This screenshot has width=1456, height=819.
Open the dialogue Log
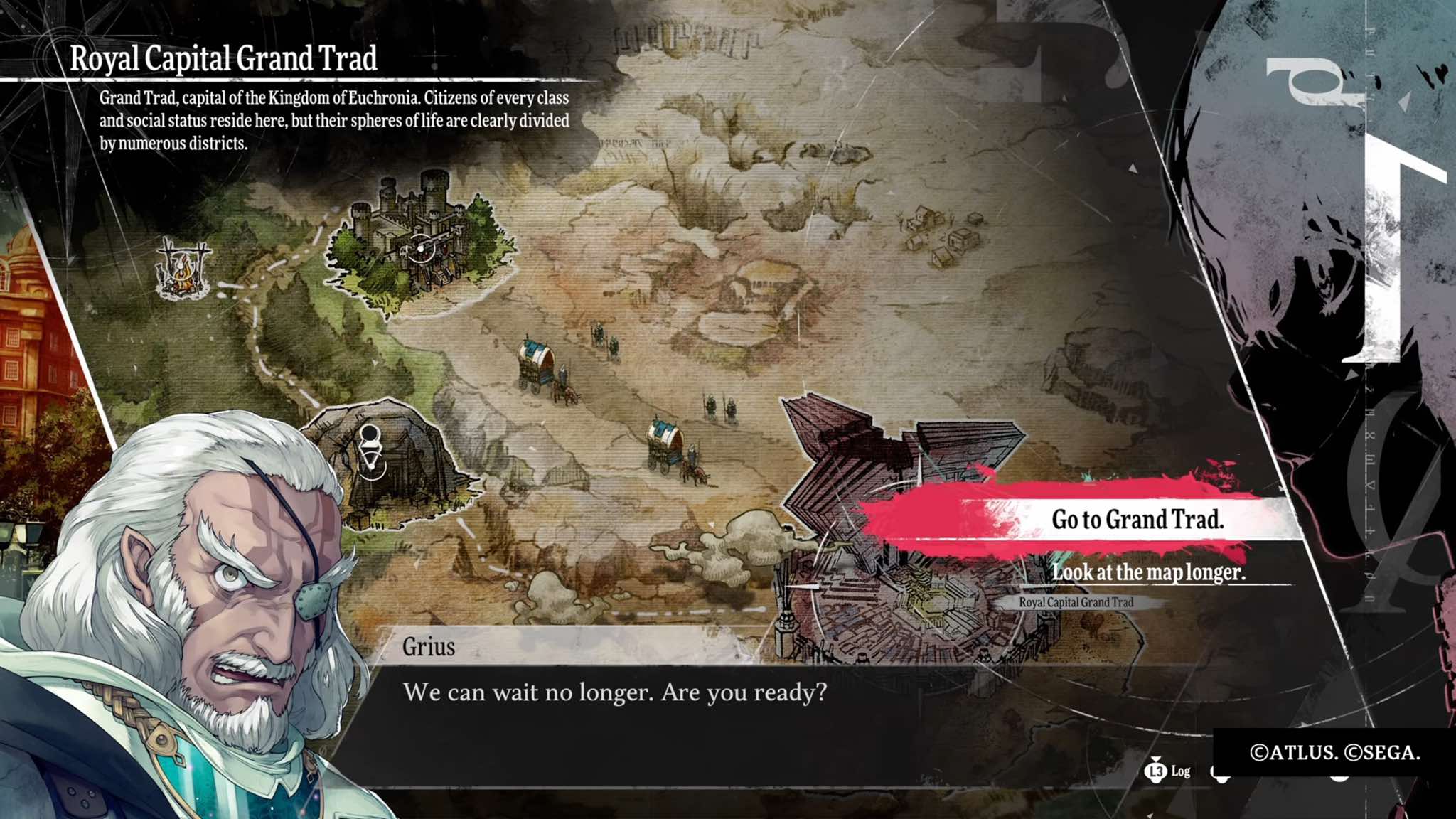click(1168, 771)
